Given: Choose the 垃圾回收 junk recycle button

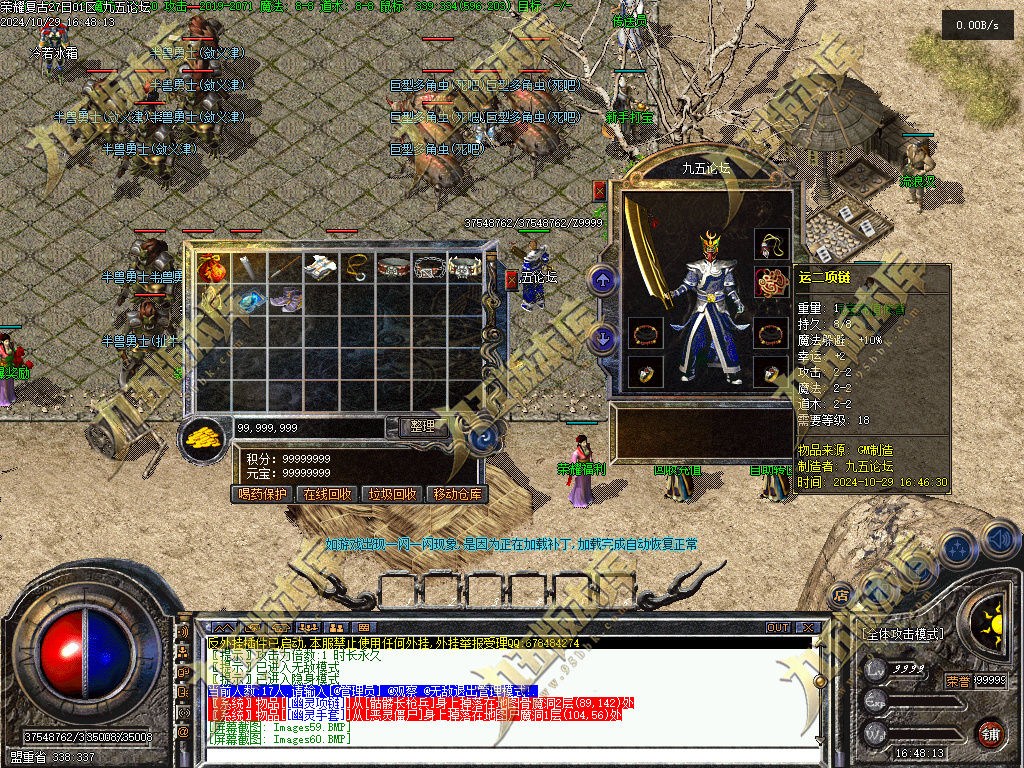Looking at the screenshot, I should [x=393, y=494].
